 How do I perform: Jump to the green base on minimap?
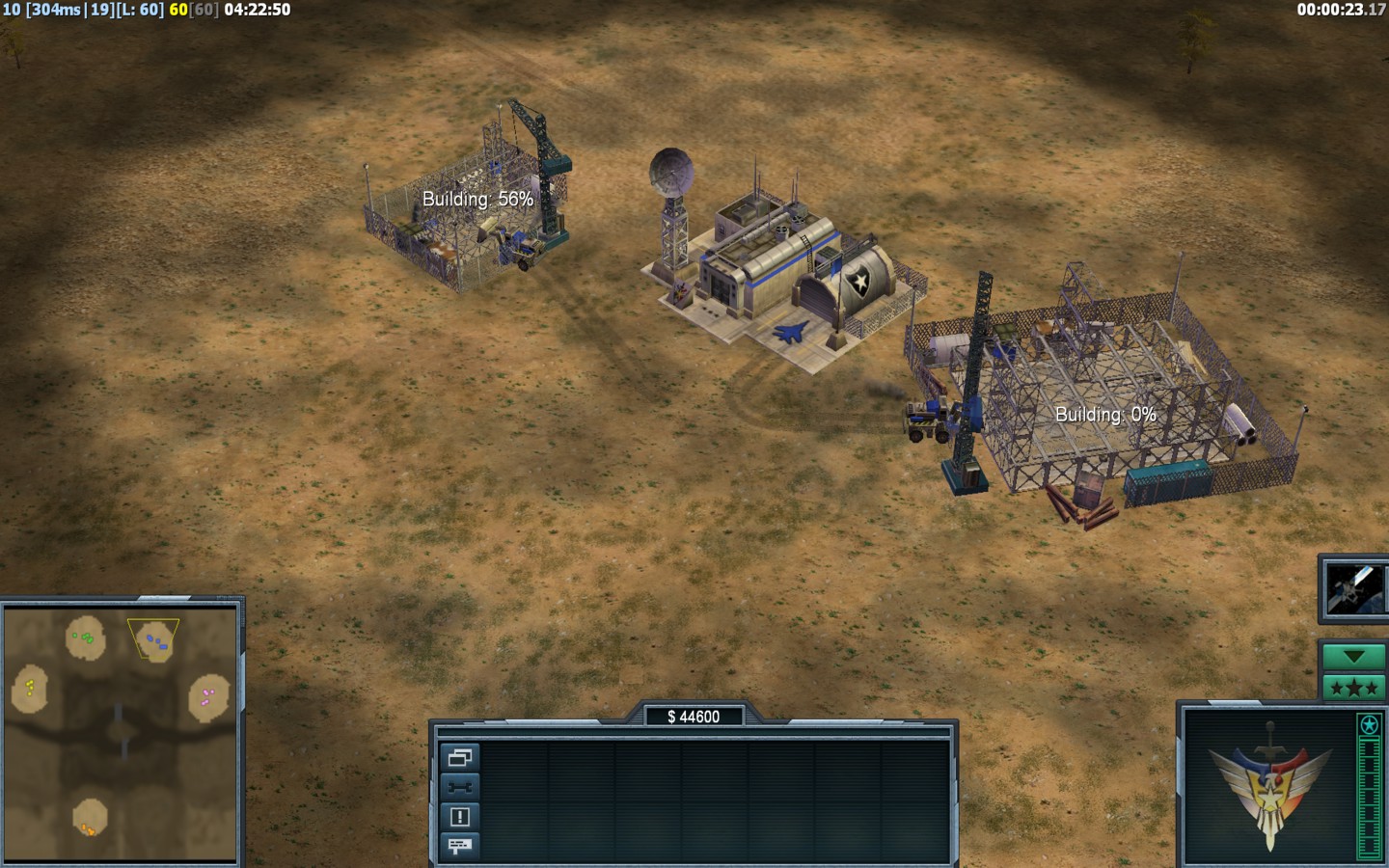click(x=86, y=637)
